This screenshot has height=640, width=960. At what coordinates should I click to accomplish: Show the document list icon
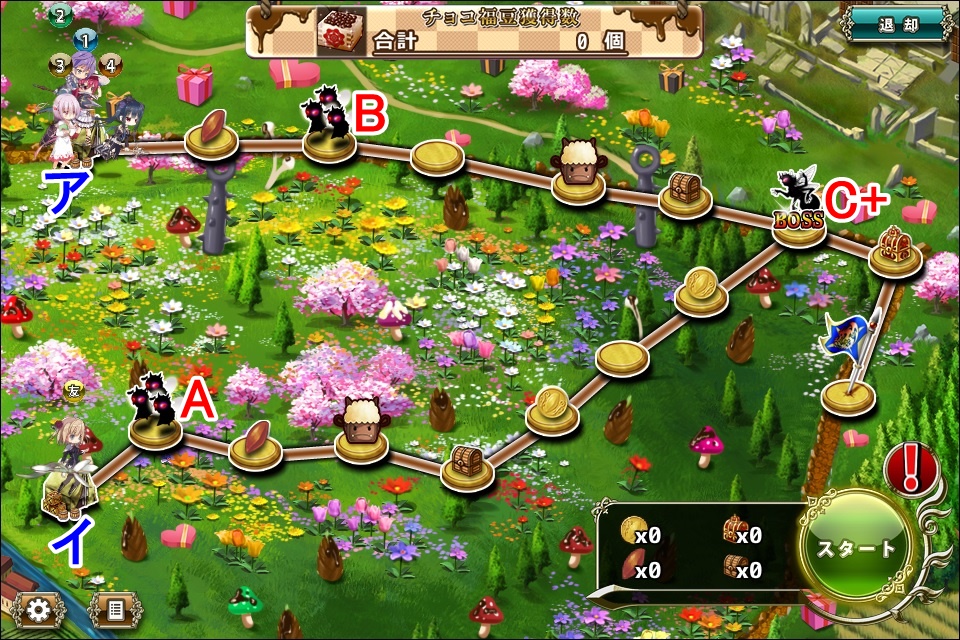(x=113, y=609)
